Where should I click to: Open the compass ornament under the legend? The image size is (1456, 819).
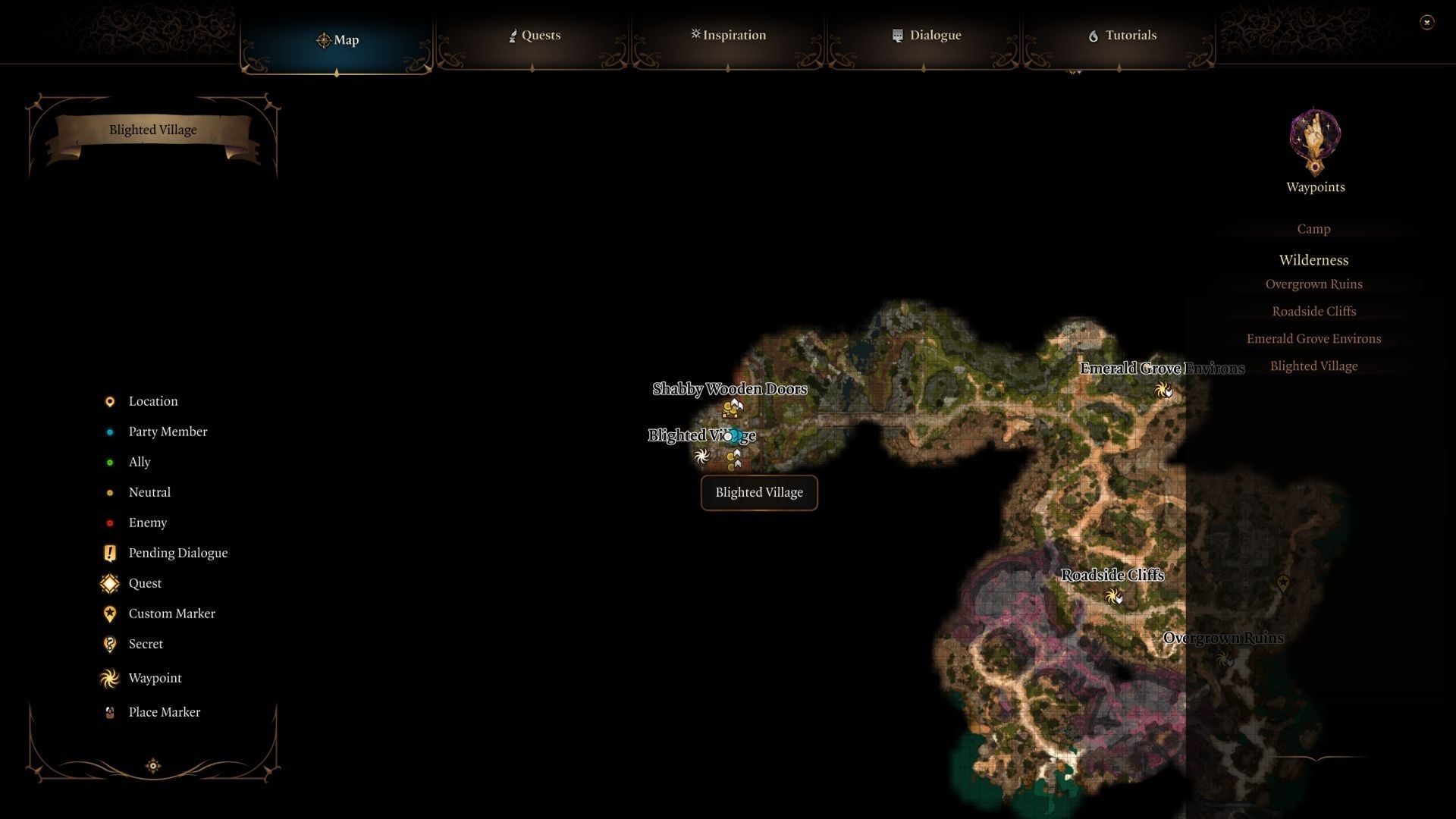[152, 766]
